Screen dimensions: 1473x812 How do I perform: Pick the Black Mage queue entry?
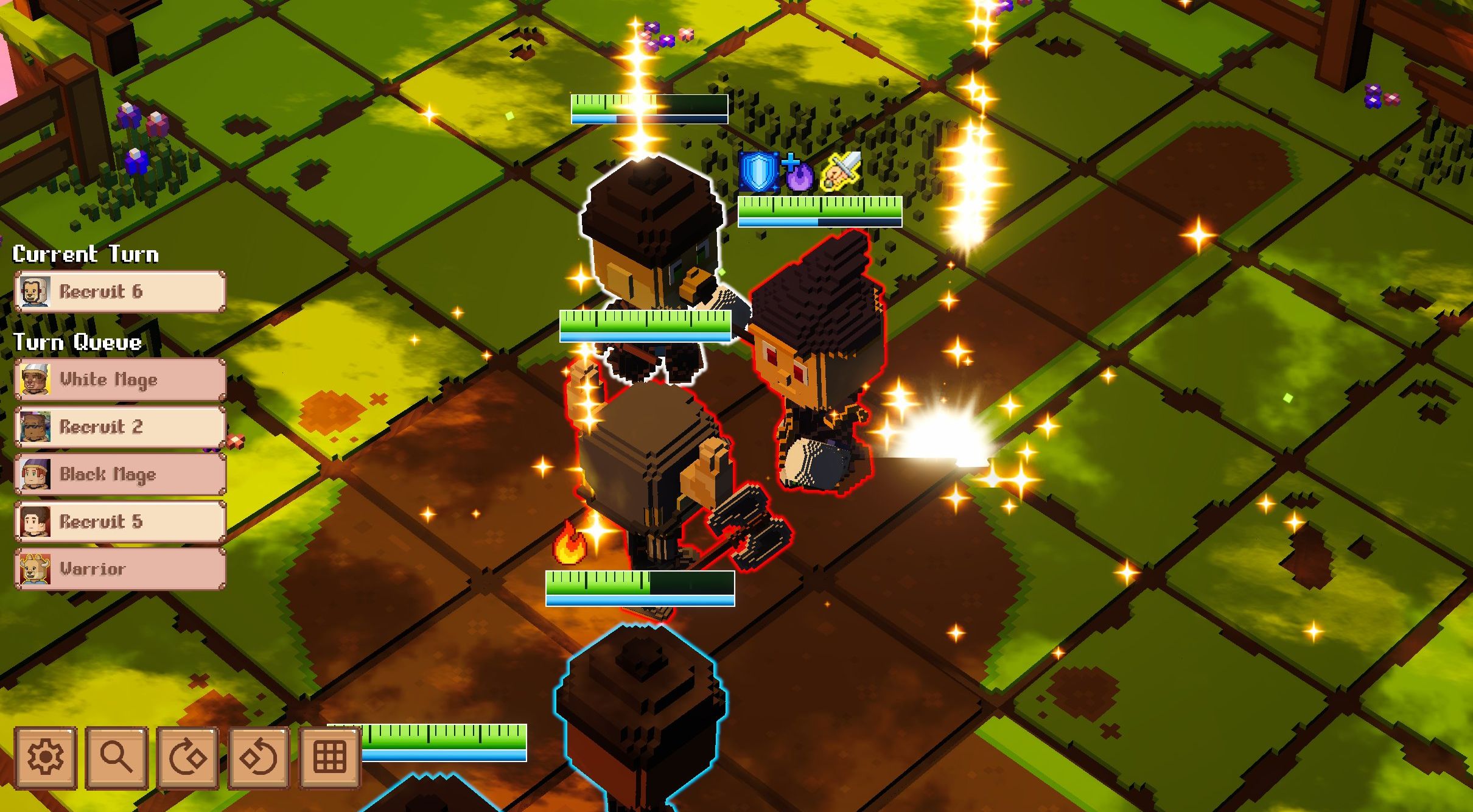tap(120, 474)
